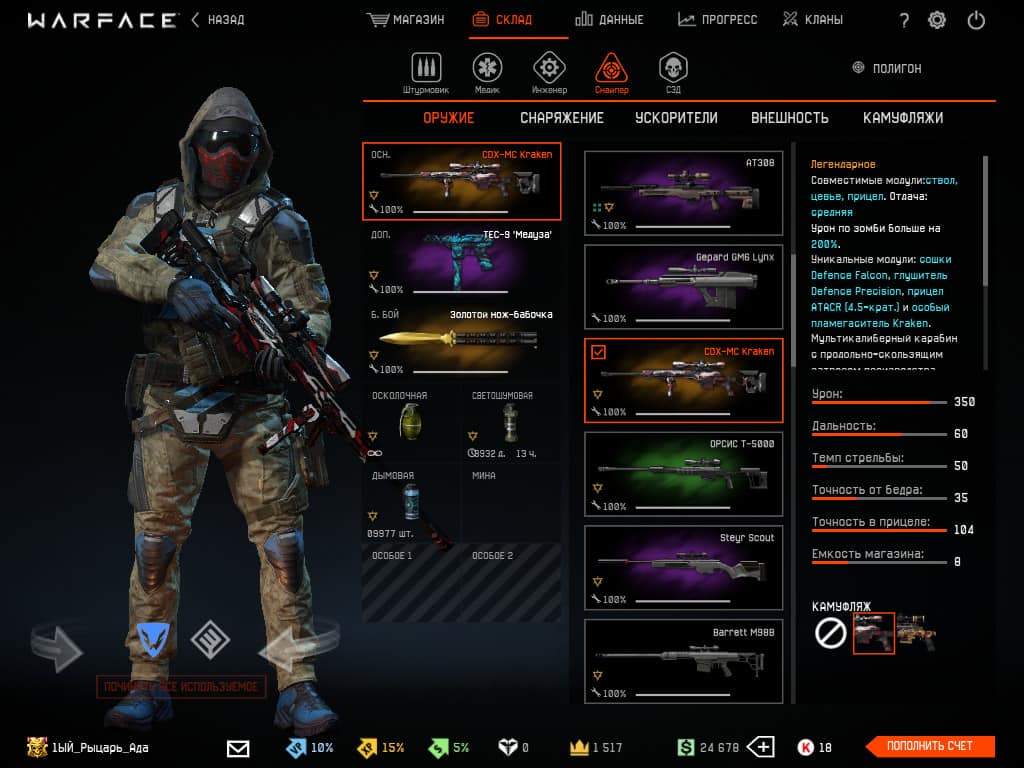Enter the ПОЛИГОН shooting range
The height and width of the screenshot is (768, 1024).
coord(886,69)
